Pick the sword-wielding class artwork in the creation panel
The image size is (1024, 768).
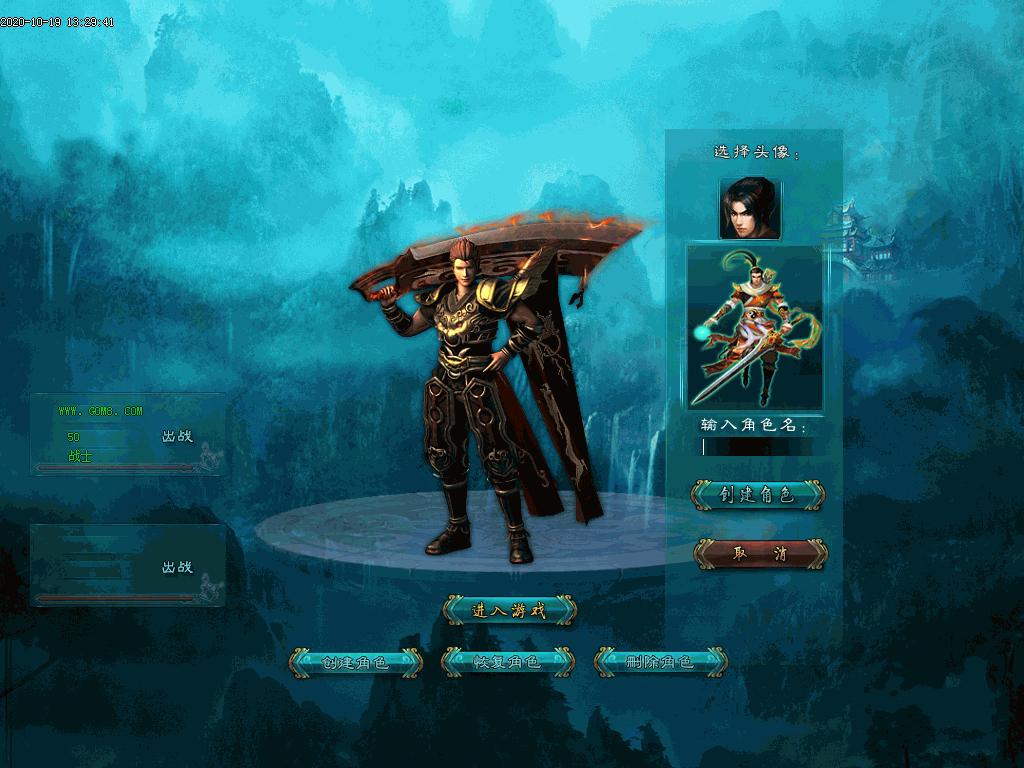pos(755,328)
